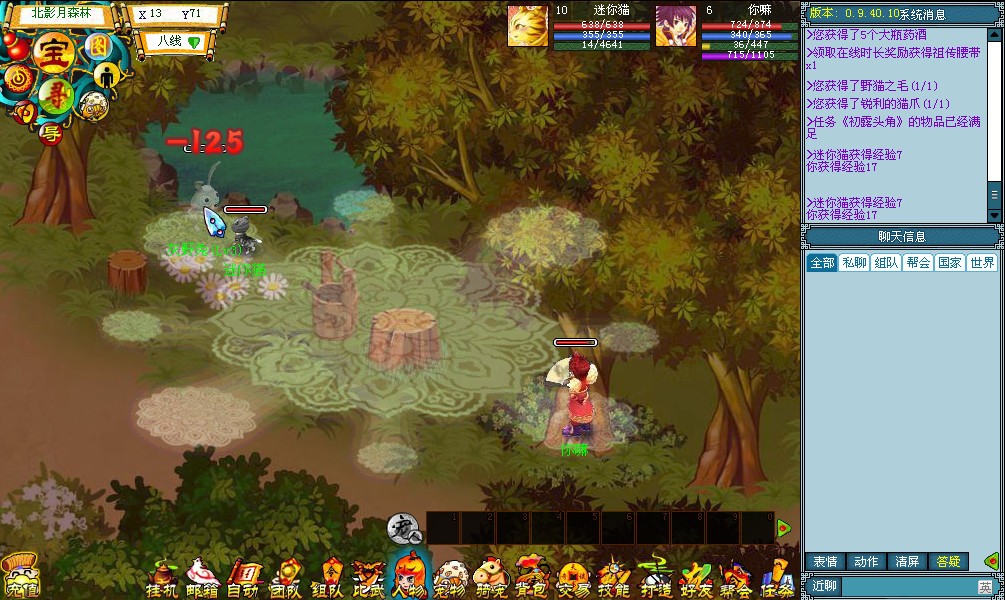The height and width of the screenshot is (600, 1005).
Task: Select the 迷你猫 pet portrait
Action: [527, 25]
